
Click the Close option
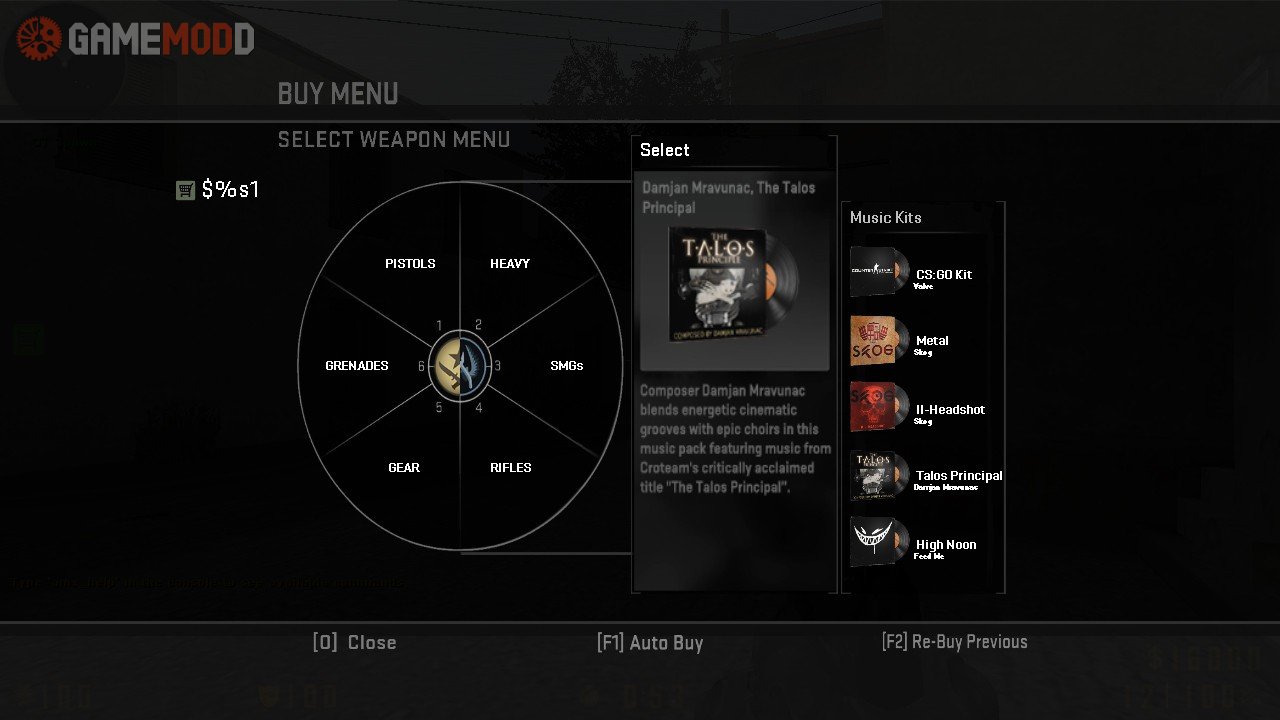click(x=354, y=643)
